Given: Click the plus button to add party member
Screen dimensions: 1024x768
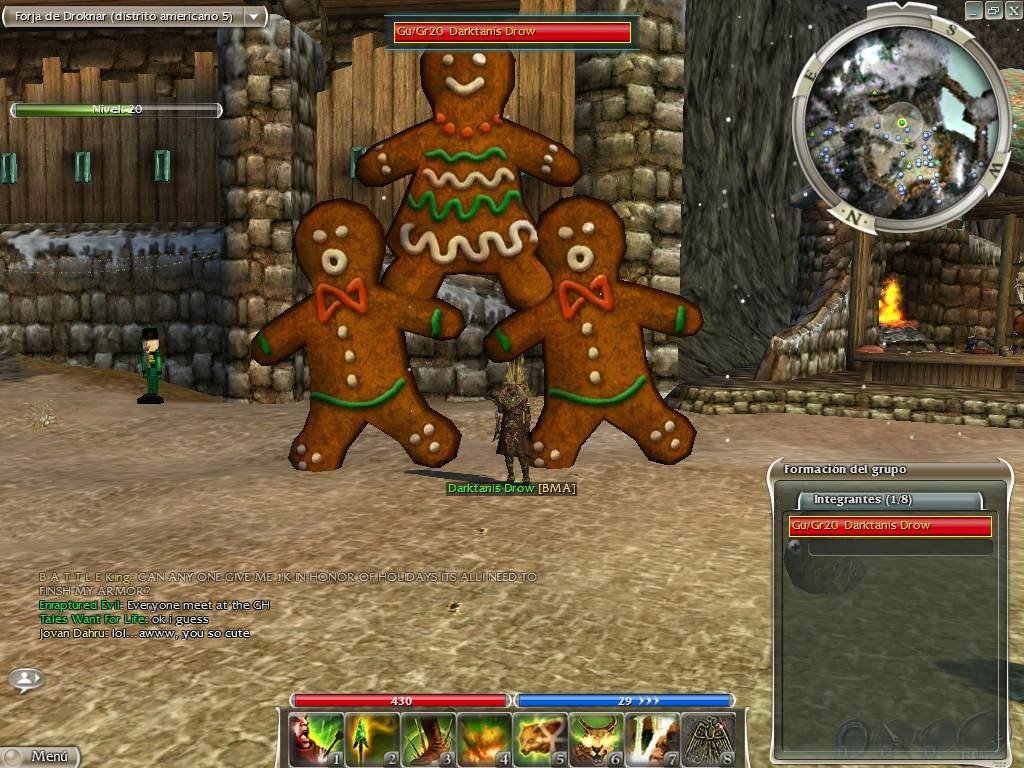Looking at the screenshot, I should coord(795,547).
